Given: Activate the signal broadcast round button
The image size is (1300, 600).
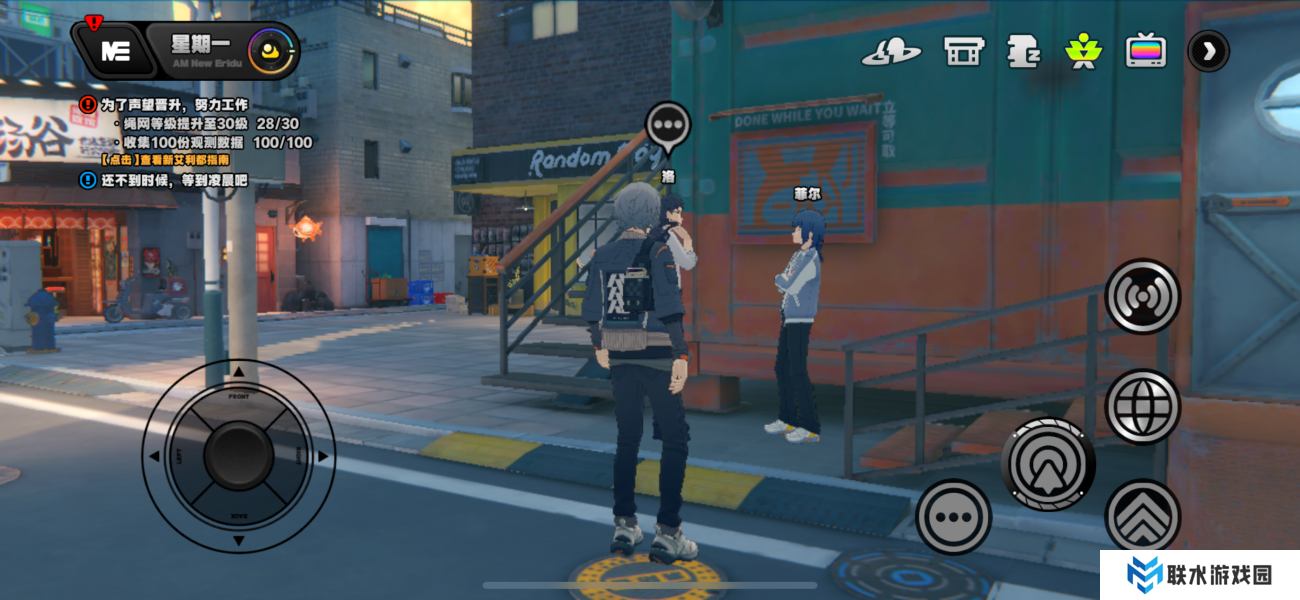Looking at the screenshot, I should click(1142, 297).
